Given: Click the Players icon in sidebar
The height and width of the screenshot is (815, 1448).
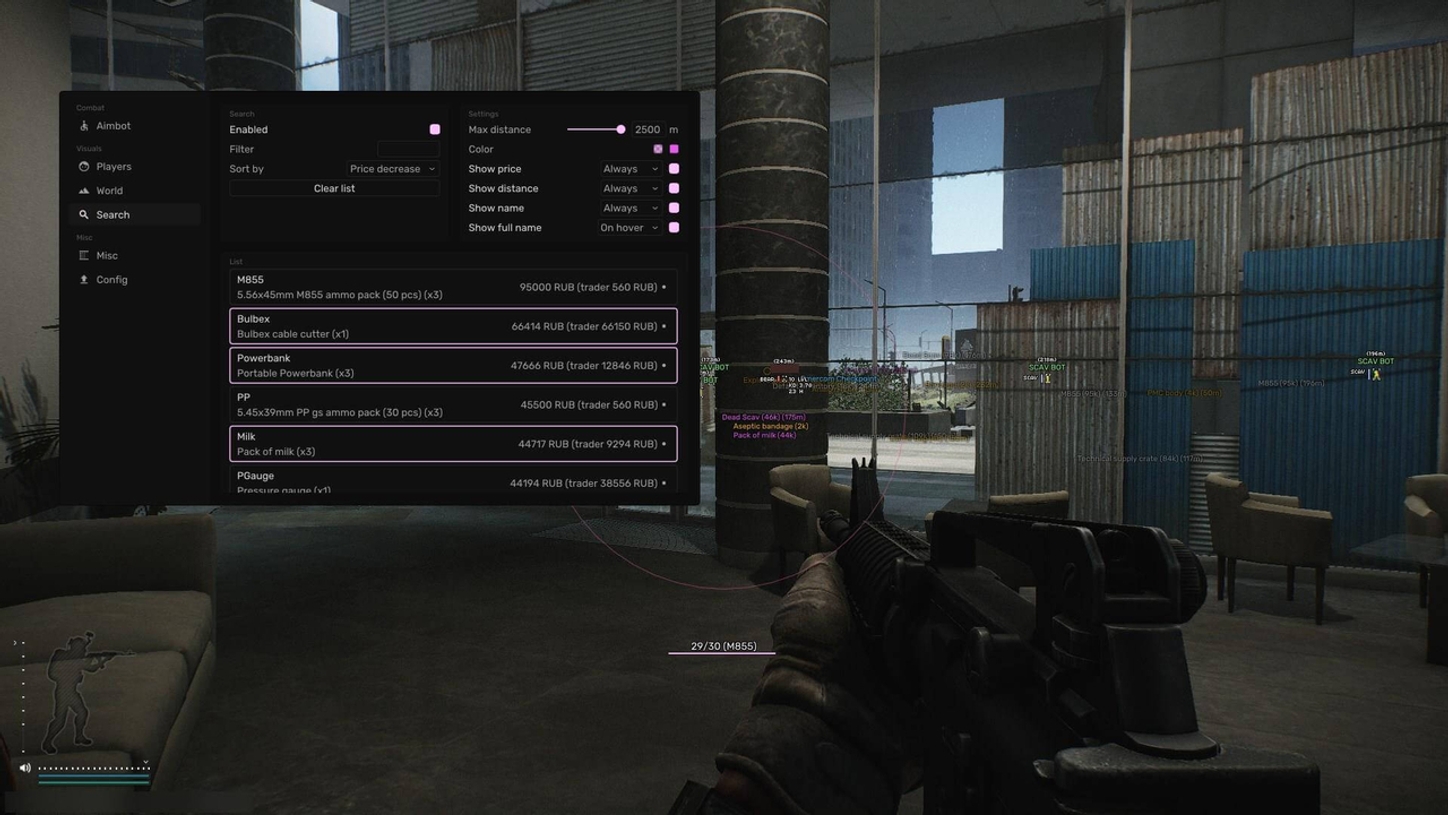Looking at the screenshot, I should coord(84,167).
